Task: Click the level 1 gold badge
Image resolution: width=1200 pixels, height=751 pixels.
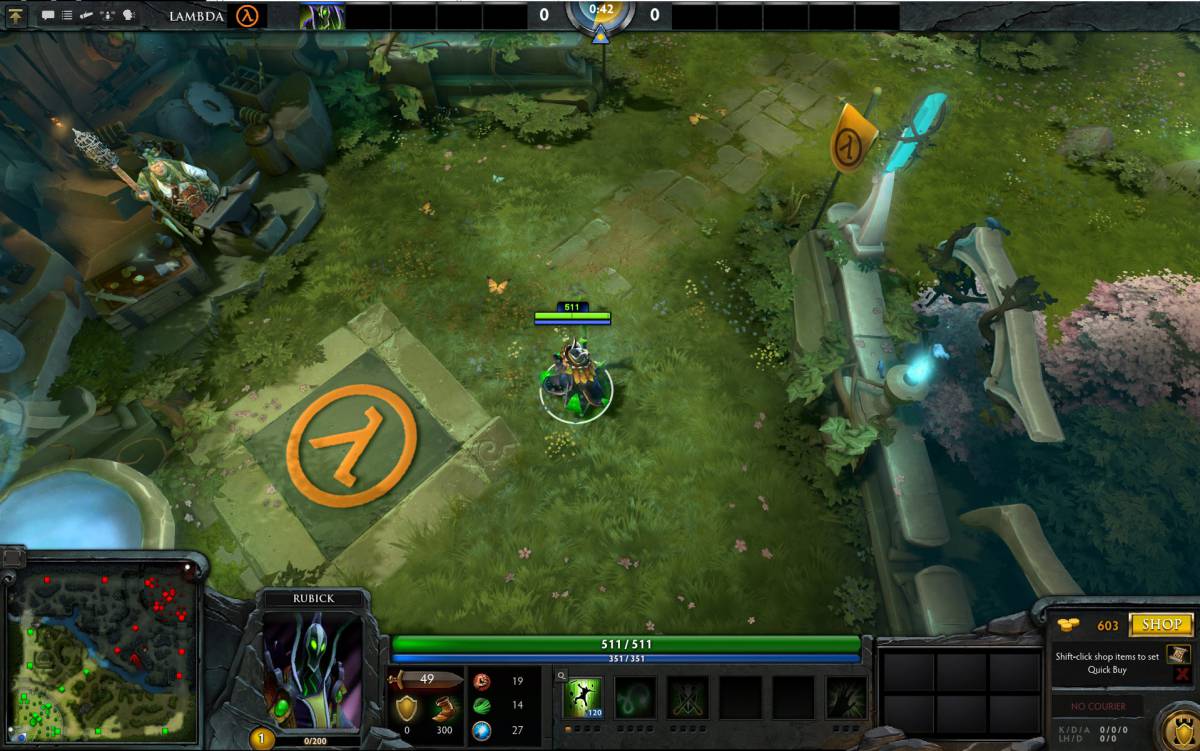Action: [x=261, y=740]
